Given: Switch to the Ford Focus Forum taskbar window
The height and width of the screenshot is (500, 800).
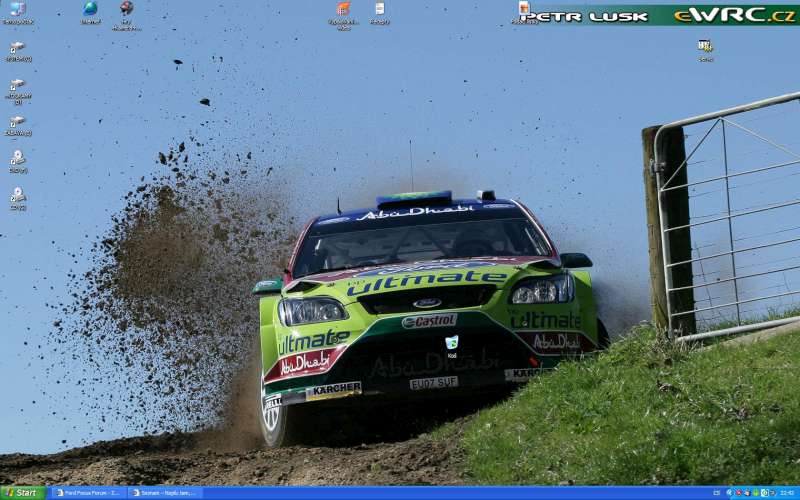Looking at the screenshot, I should pos(88,493).
